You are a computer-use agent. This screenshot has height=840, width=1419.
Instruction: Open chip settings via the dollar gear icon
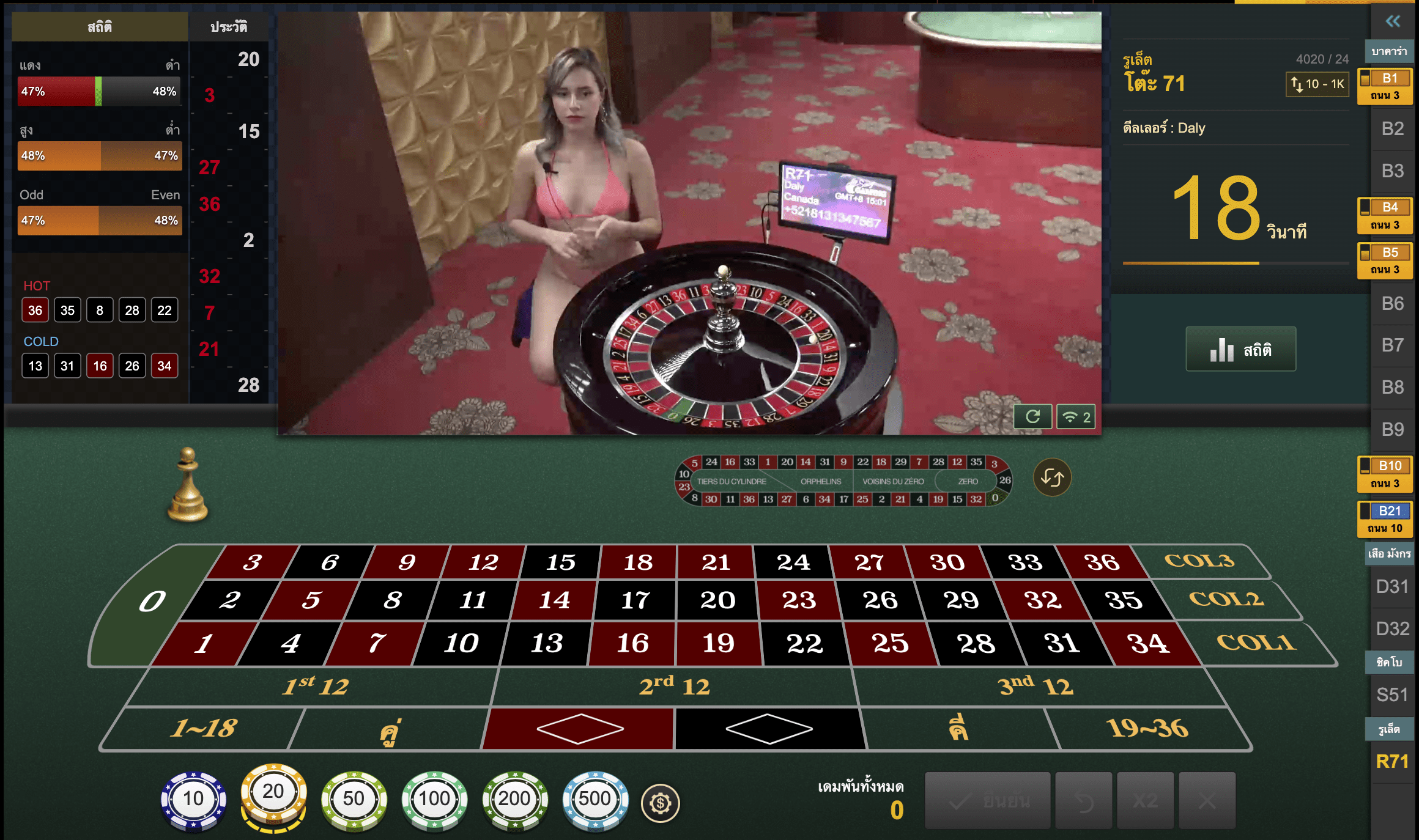(x=661, y=804)
